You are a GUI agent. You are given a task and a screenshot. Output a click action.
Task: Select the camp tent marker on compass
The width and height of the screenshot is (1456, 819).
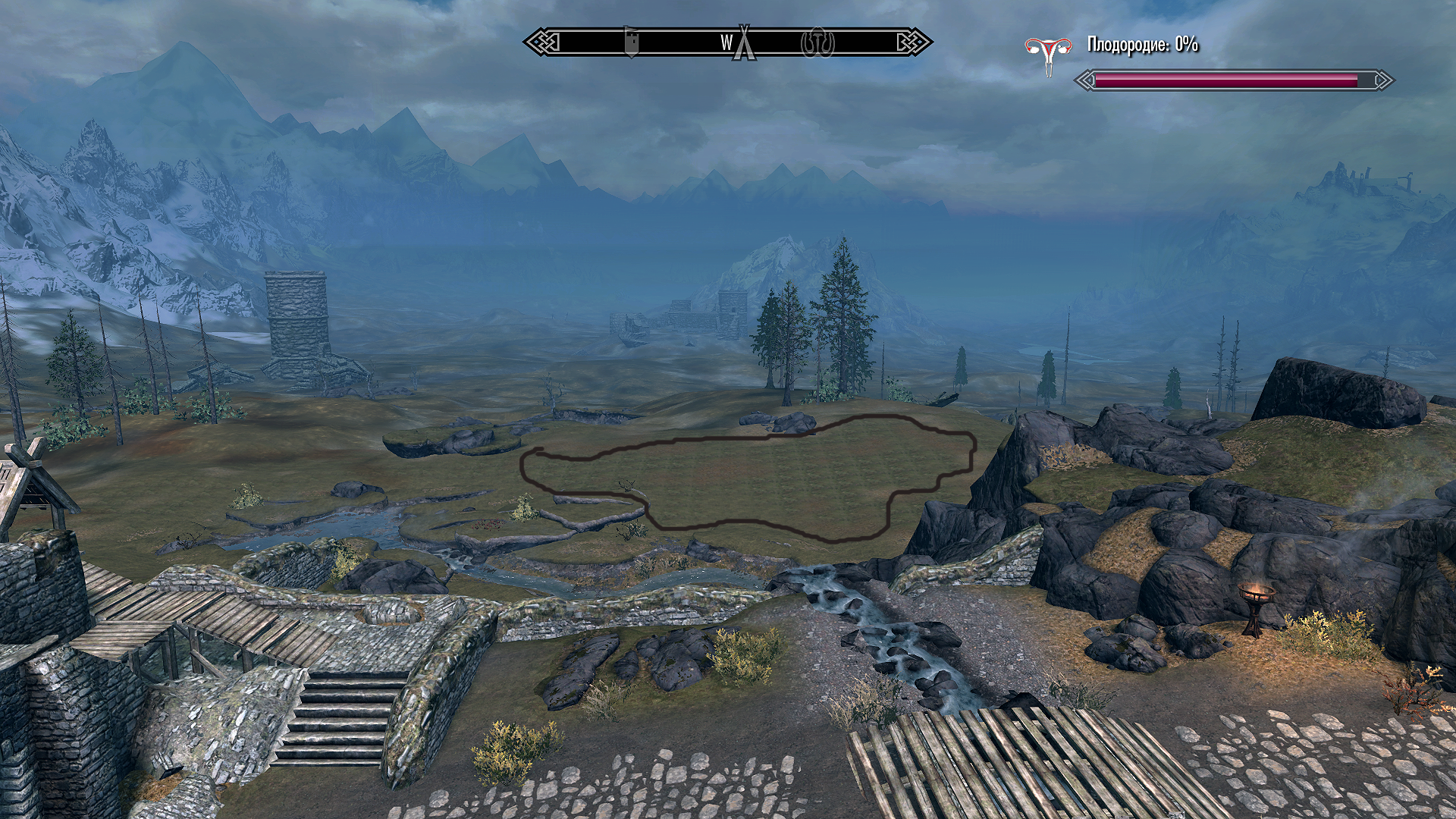point(745,43)
